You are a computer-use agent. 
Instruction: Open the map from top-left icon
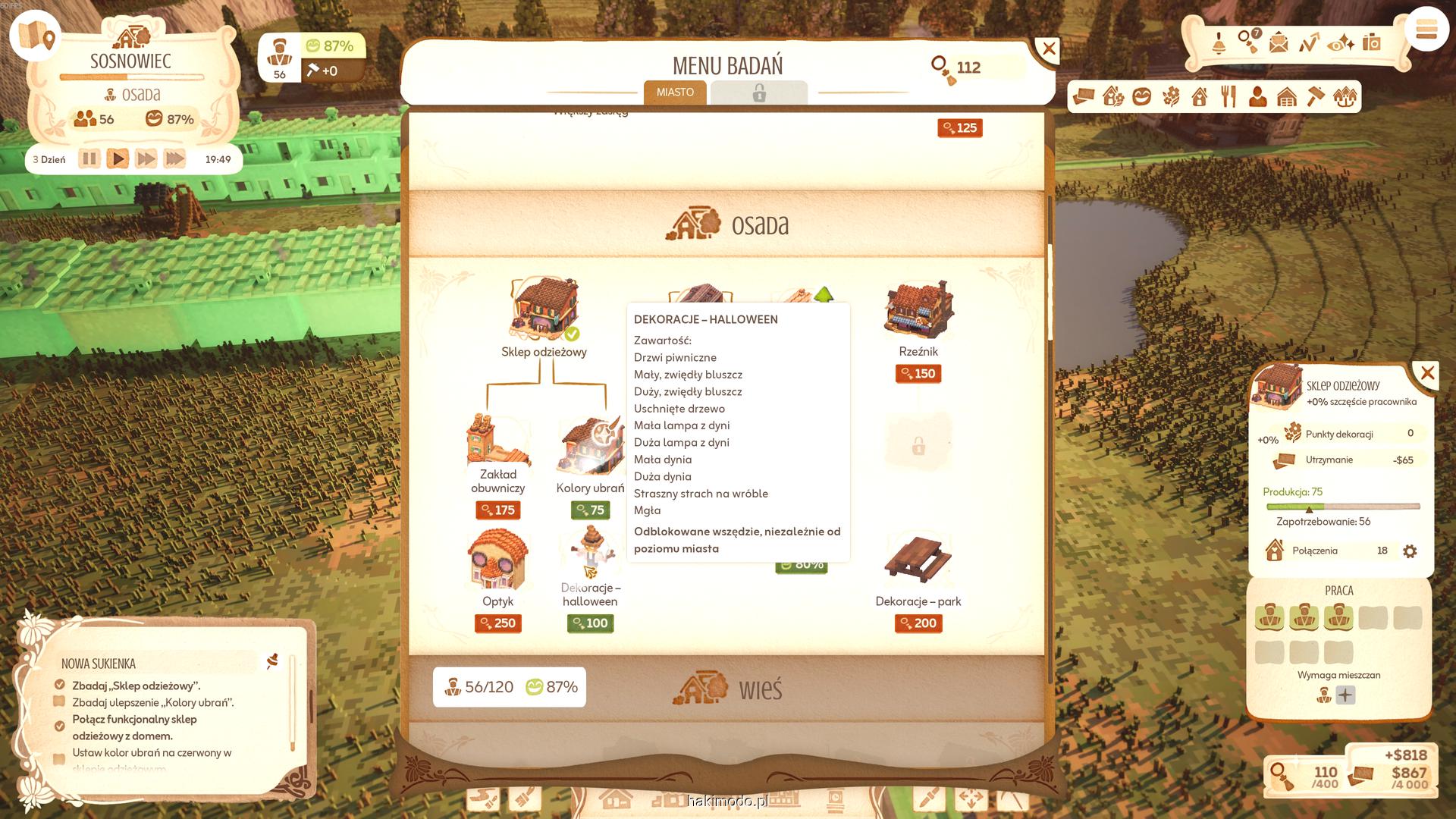coord(36,36)
